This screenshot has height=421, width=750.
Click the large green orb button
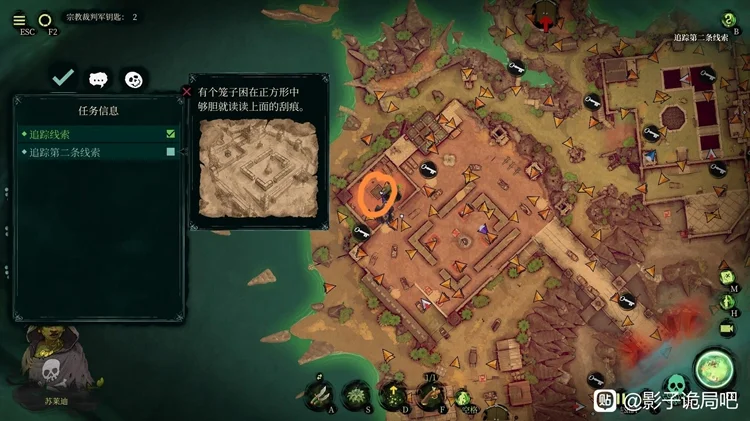coord(714,368)
